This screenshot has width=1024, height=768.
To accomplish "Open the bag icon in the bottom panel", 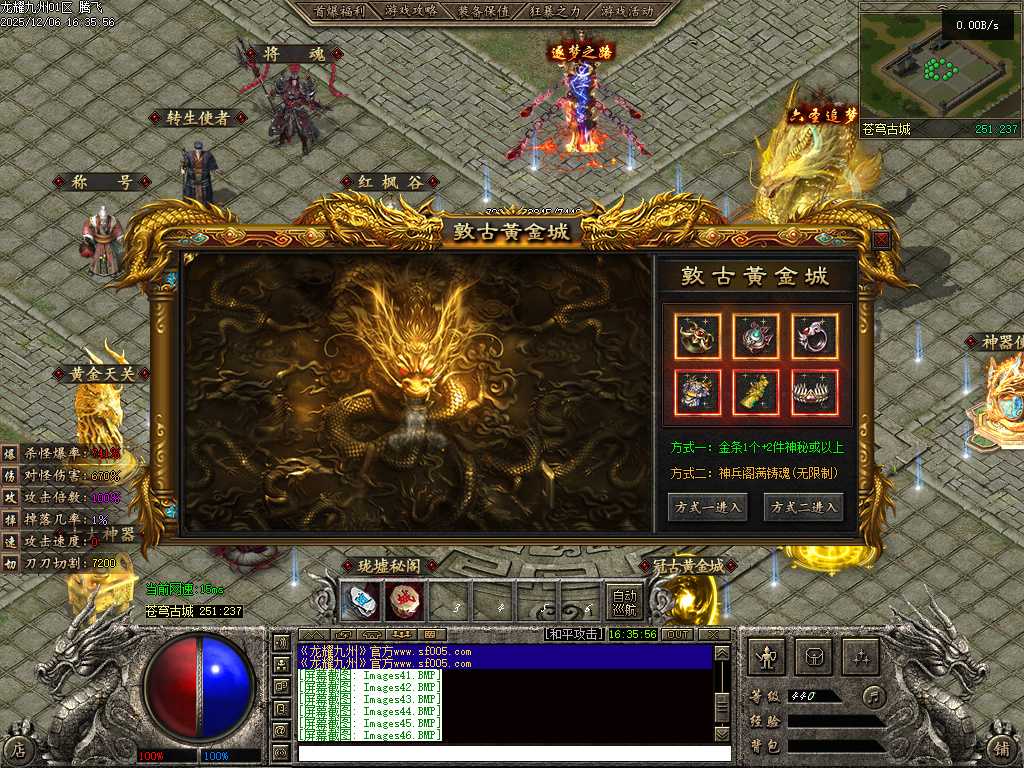I will point(814,657).
